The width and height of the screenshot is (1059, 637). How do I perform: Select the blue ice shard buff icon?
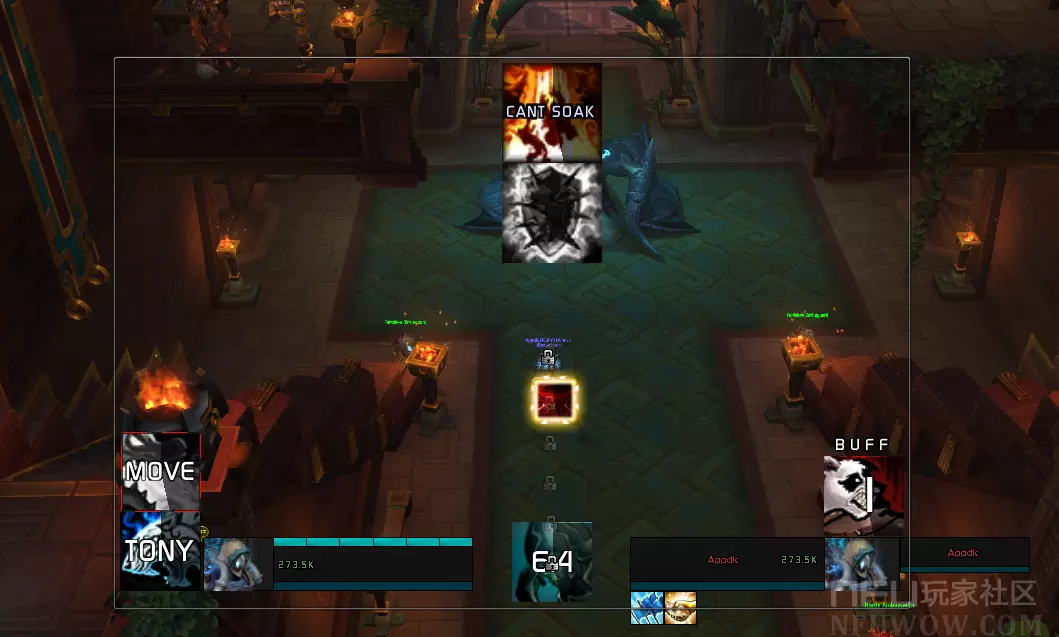(646, 608)
